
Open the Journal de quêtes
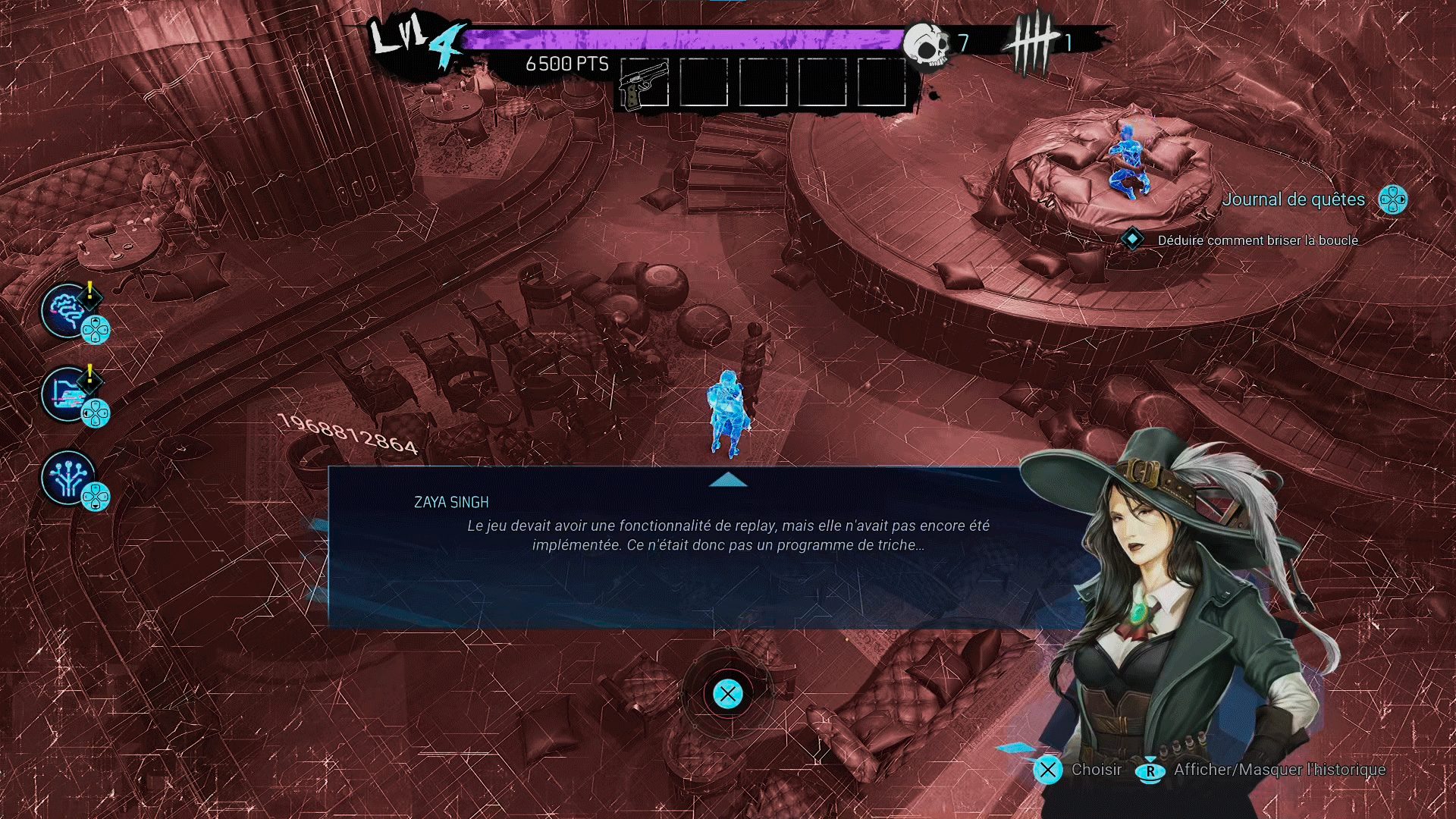pos(1294,199)
